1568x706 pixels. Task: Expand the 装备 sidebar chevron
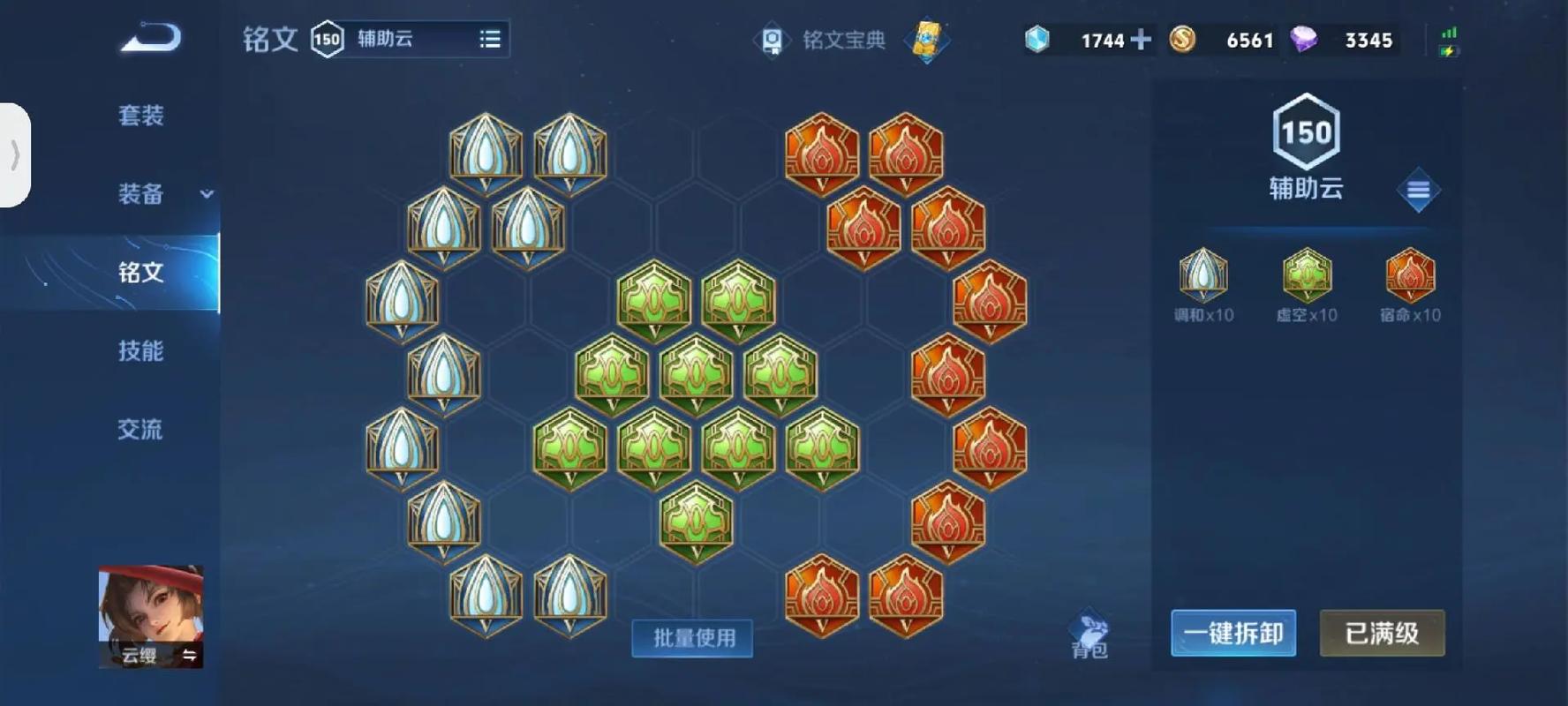point(206,196)
